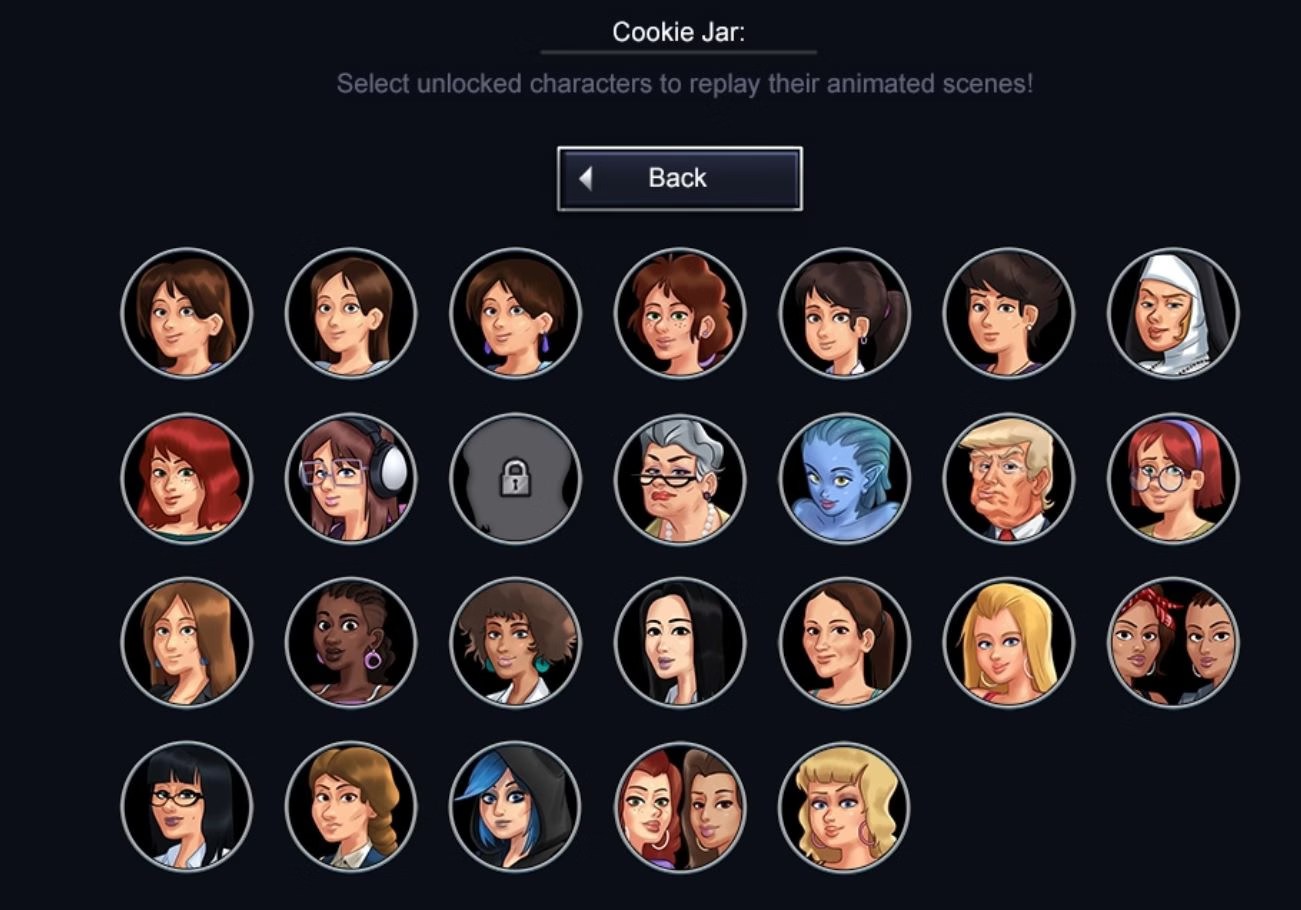Pick the two women with red bandana
The image size is (1301, 910).
[1173, 643]
